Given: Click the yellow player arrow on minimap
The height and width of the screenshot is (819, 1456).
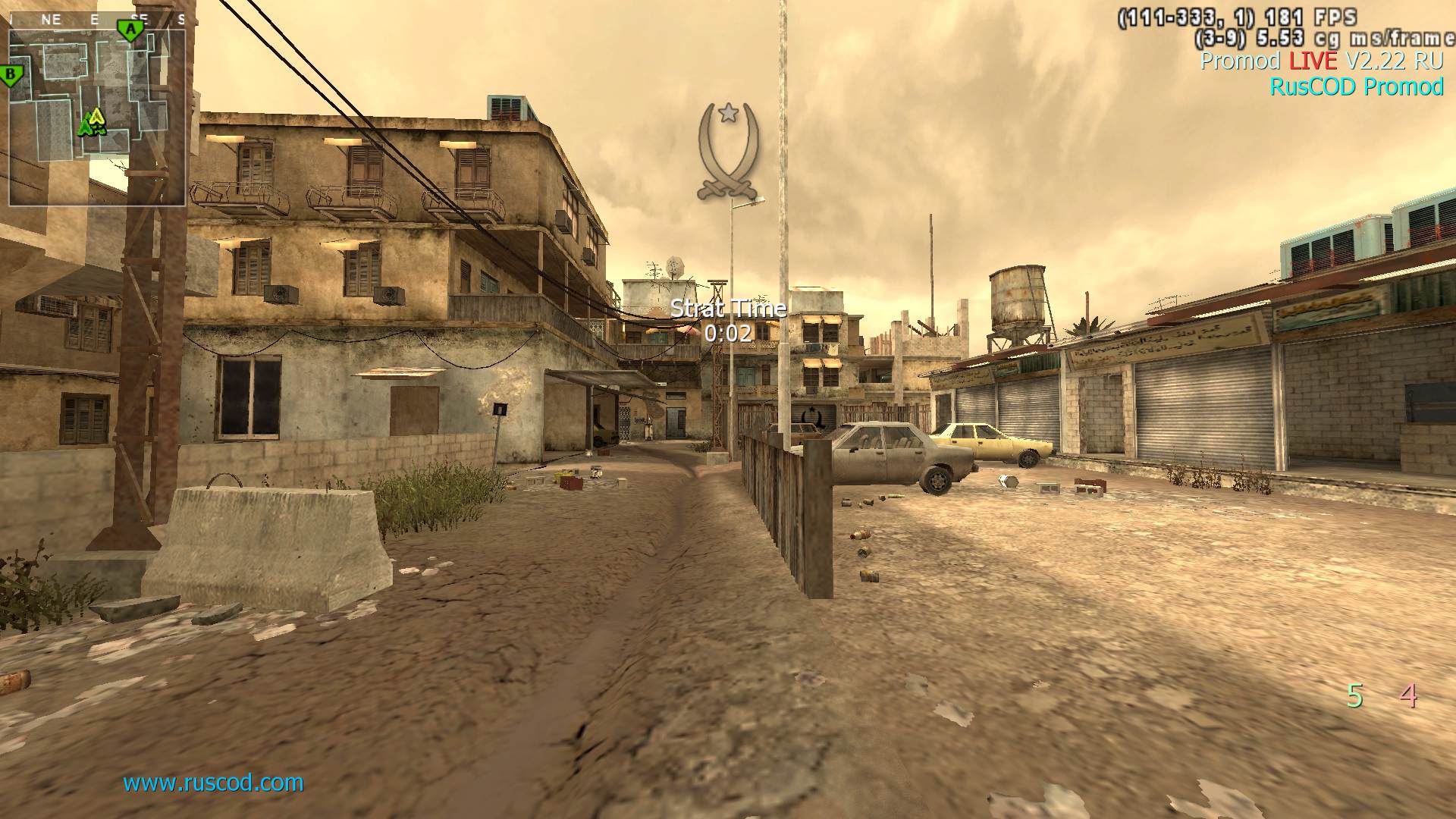Looking at the screenshot, I should [96, 118].
